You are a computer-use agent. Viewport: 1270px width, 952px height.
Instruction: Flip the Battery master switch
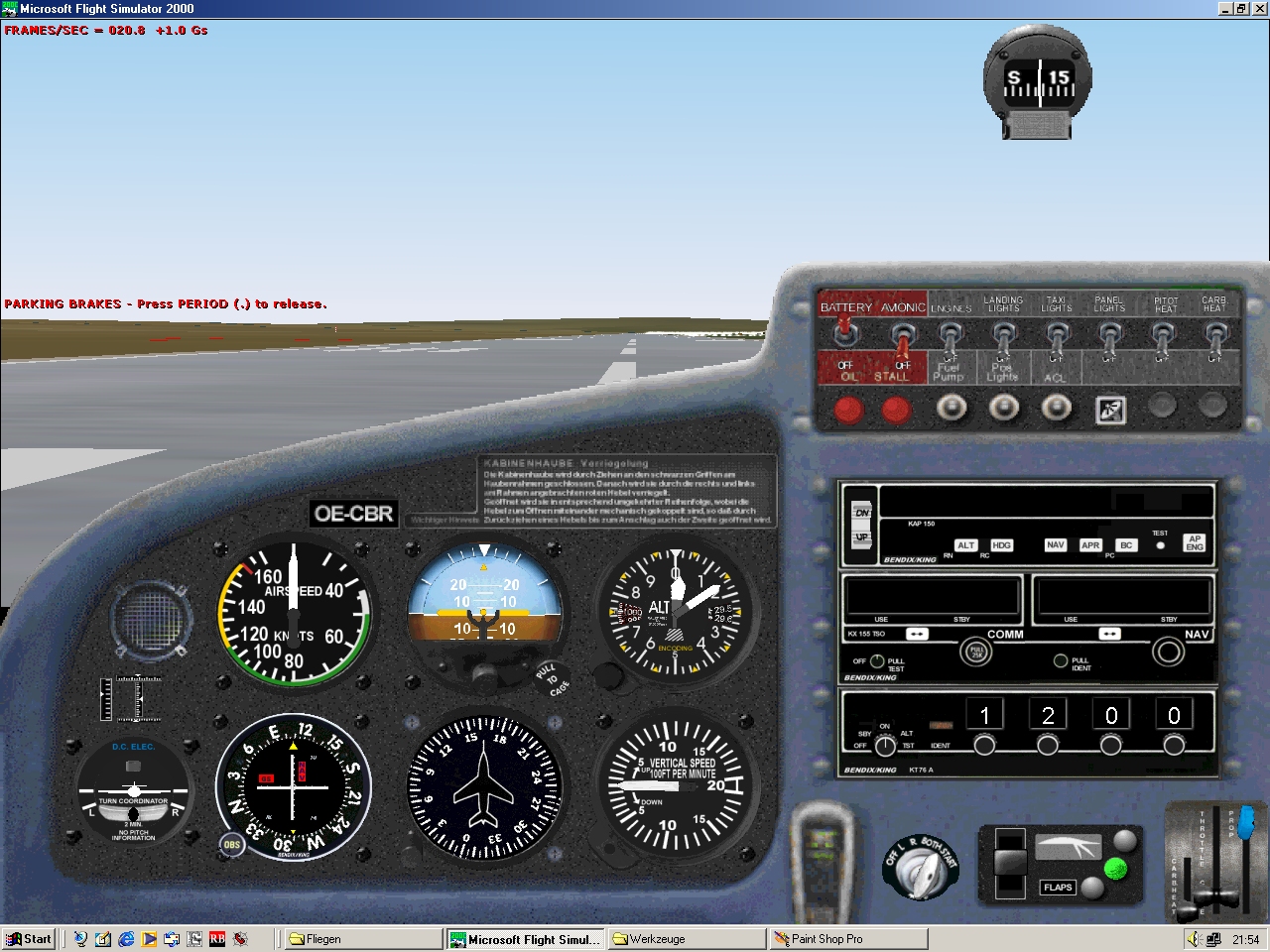(x=845, y=335)
